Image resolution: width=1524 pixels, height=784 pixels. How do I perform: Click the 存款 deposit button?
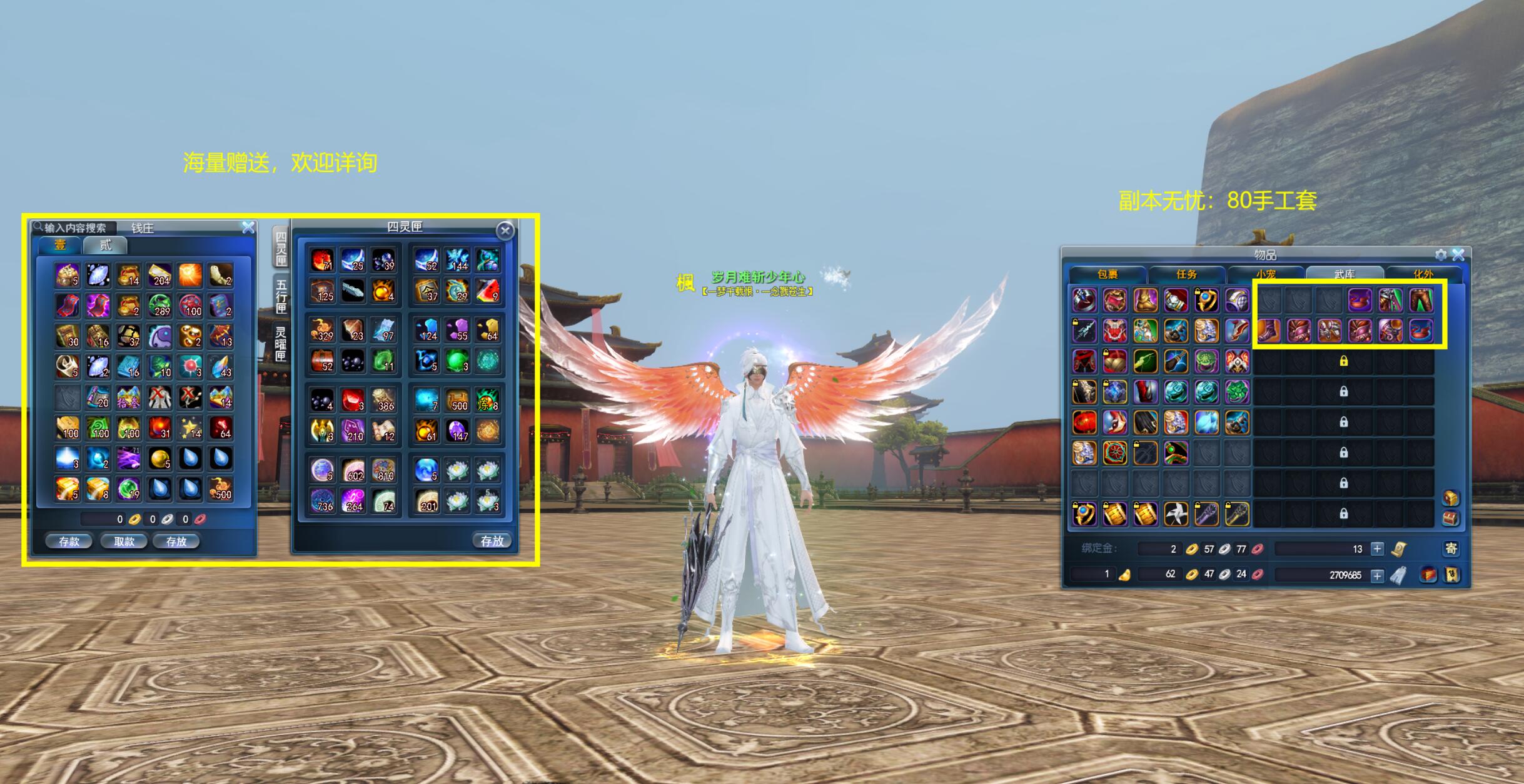tap(69, 541)
